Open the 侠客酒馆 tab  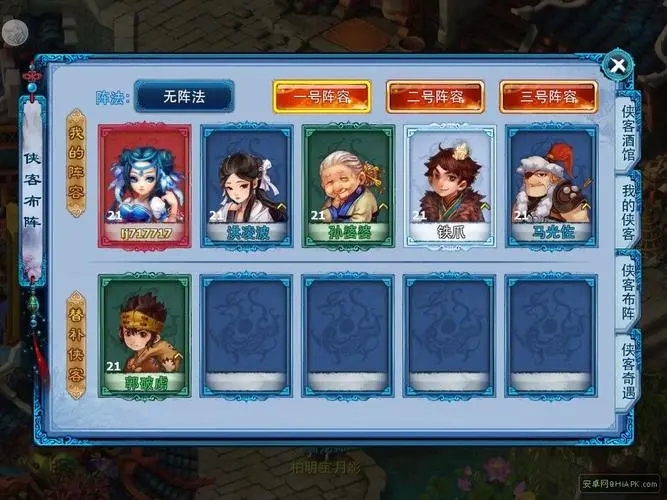628,132
